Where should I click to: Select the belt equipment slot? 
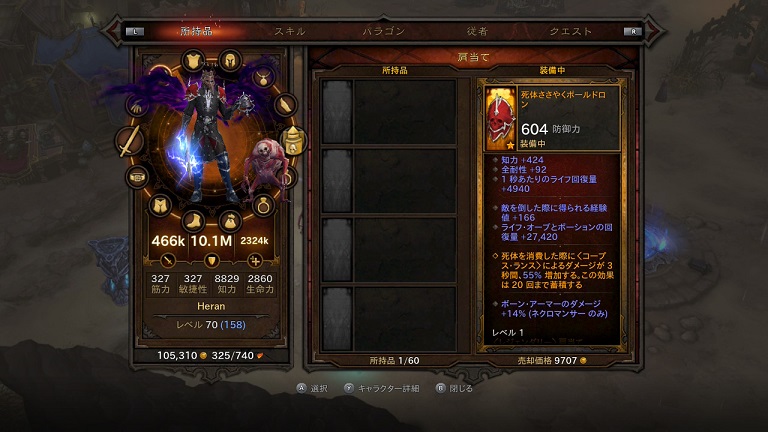136,178
